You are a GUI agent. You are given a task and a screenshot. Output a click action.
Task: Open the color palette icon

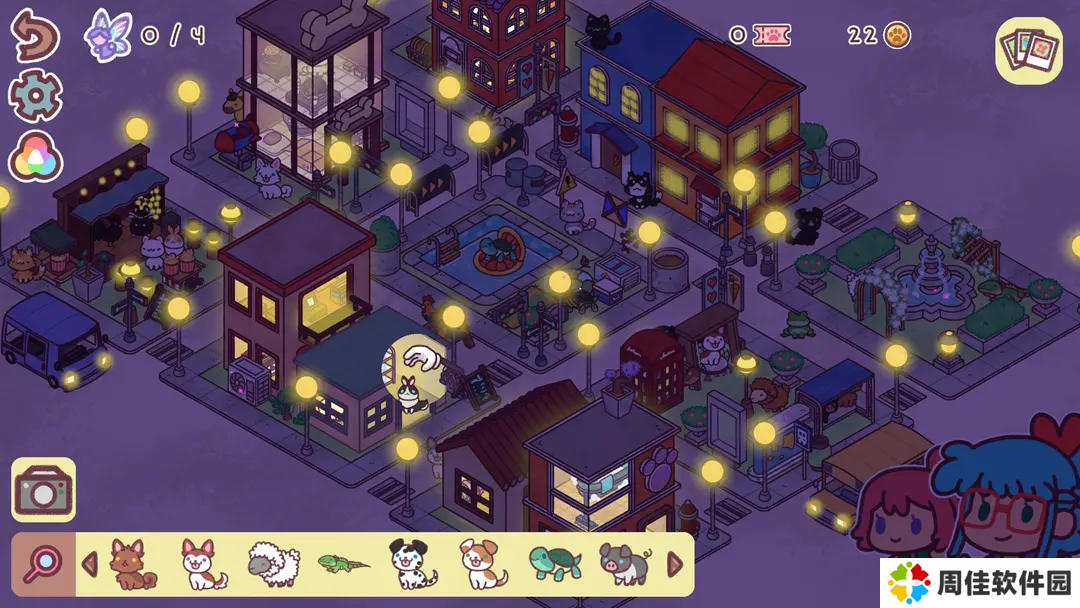coord(35,156)
